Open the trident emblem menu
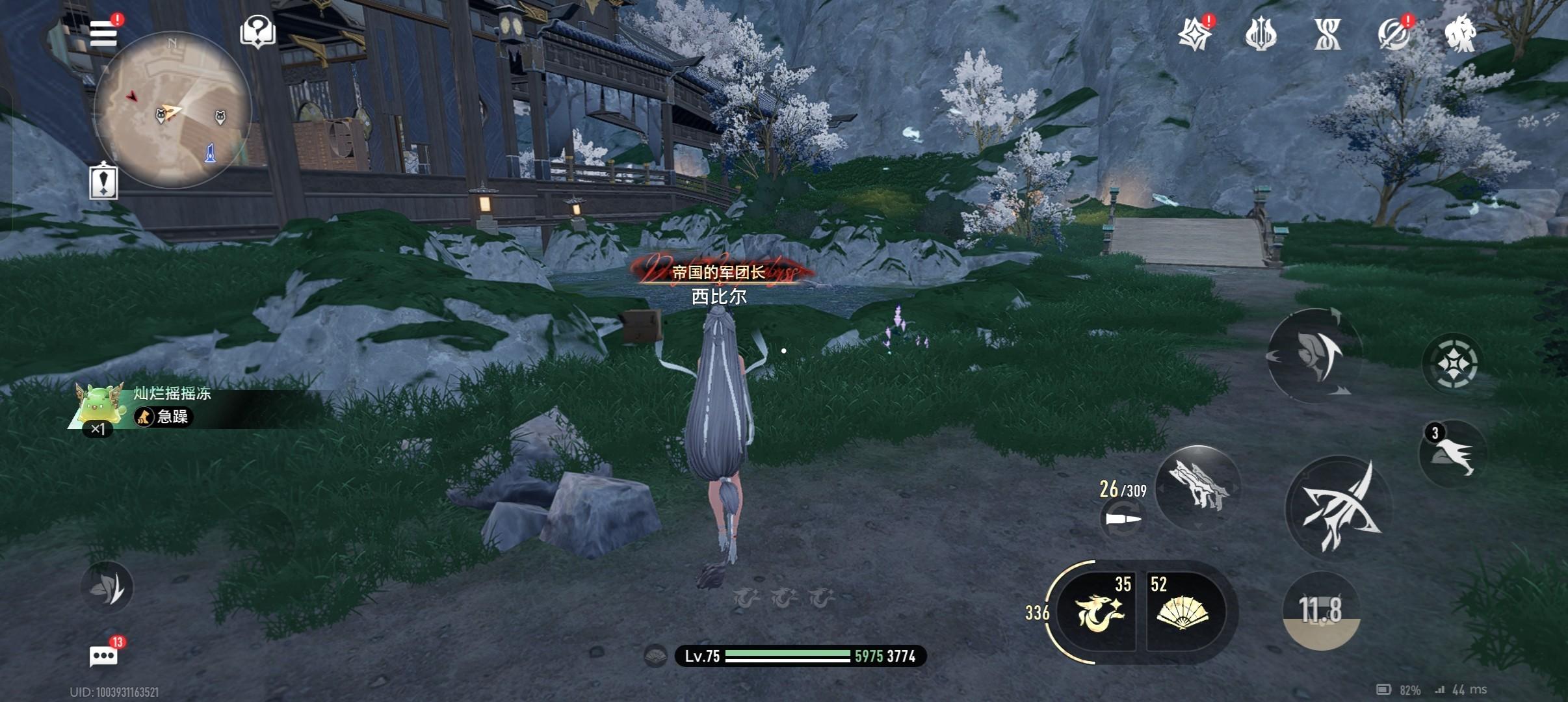Image resolution: width=1568 pixels, height=702 pixels. 1261,34
